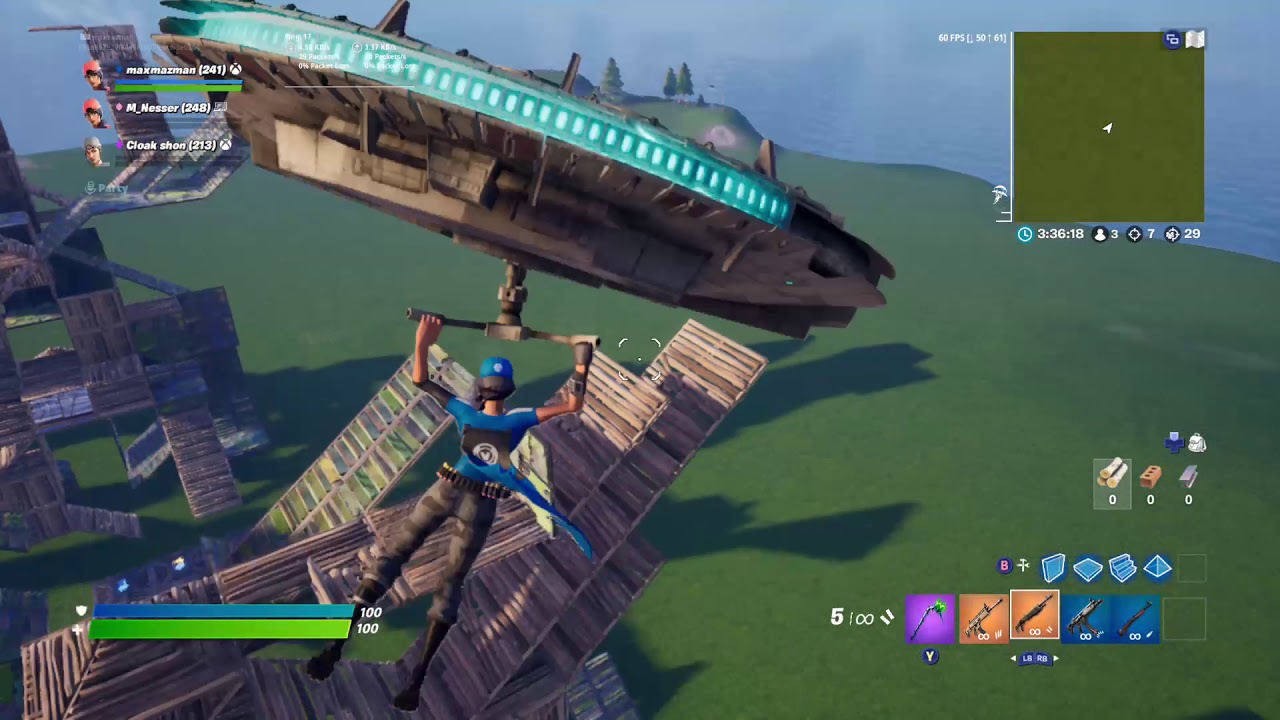Click the metal resource icon
1280x720 pixels.
point(1188,478)
